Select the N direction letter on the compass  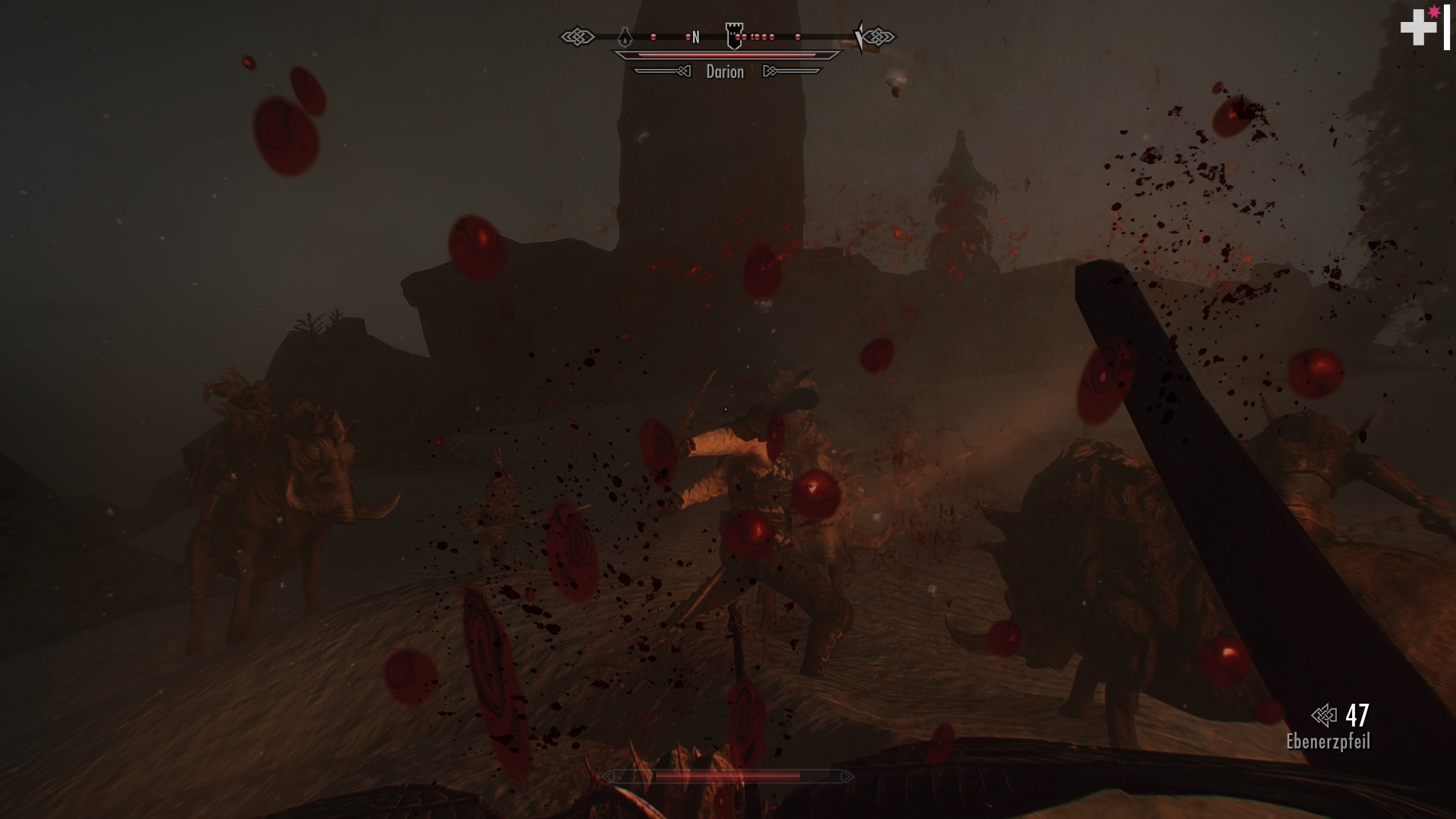click(x=695, y=36)
